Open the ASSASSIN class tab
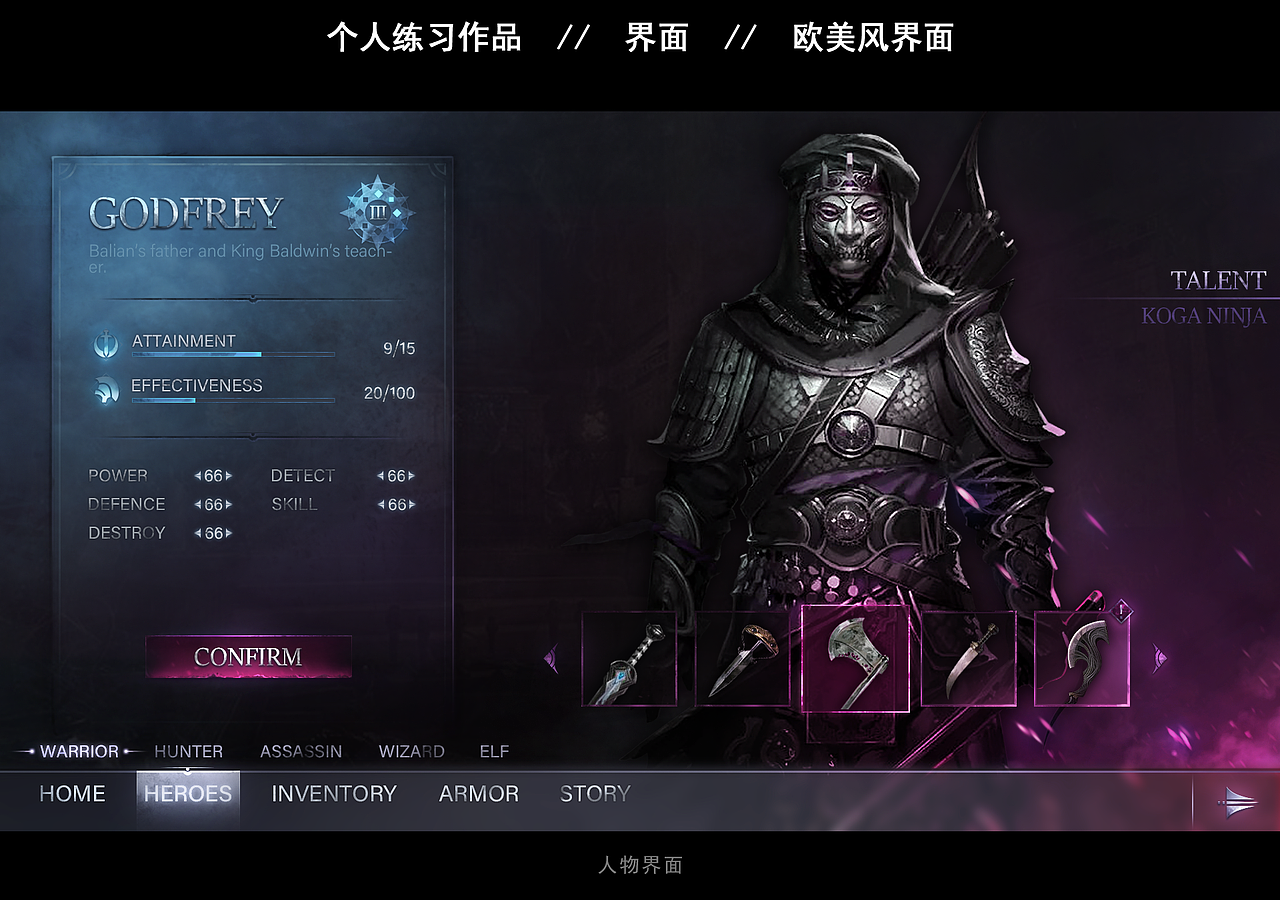The width and height of the screenshot is (1280, 900). click(302, 751)
